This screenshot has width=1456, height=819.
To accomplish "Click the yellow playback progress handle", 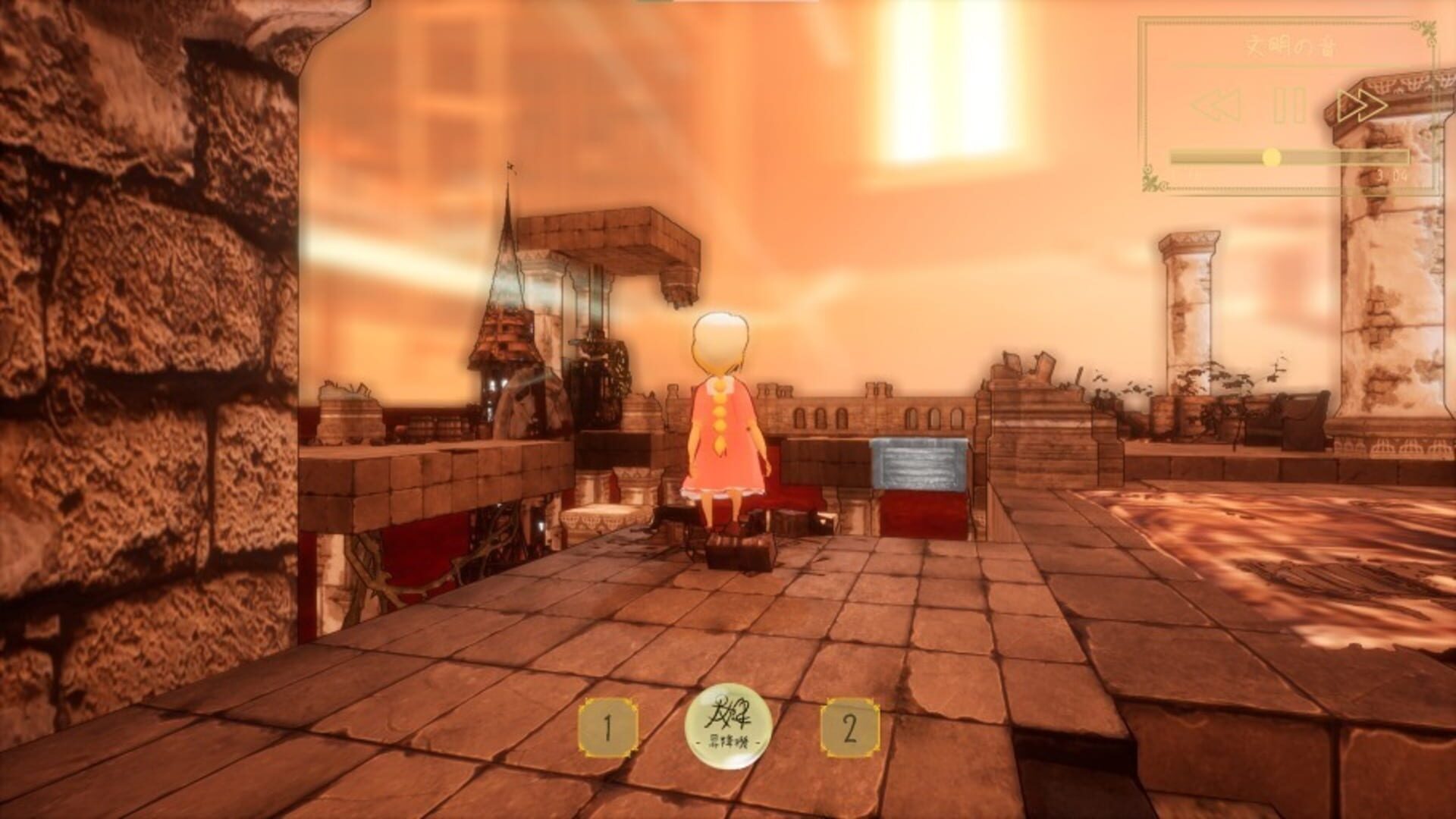I will pyautogui.click(x=1271, y=158).
